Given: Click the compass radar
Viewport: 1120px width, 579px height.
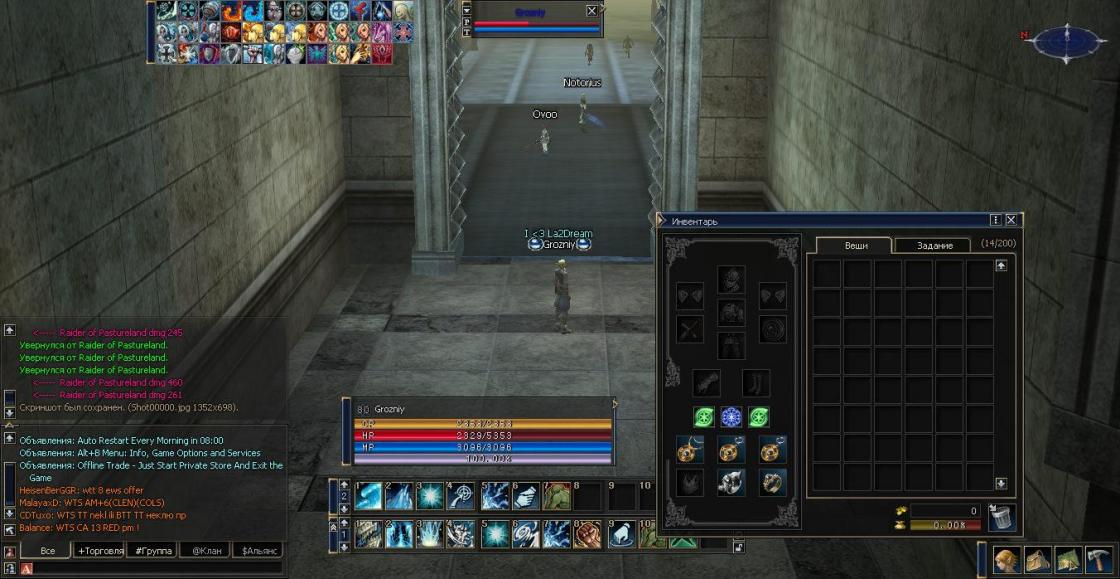Looking at the screenshot, I should click(1069, 41).
